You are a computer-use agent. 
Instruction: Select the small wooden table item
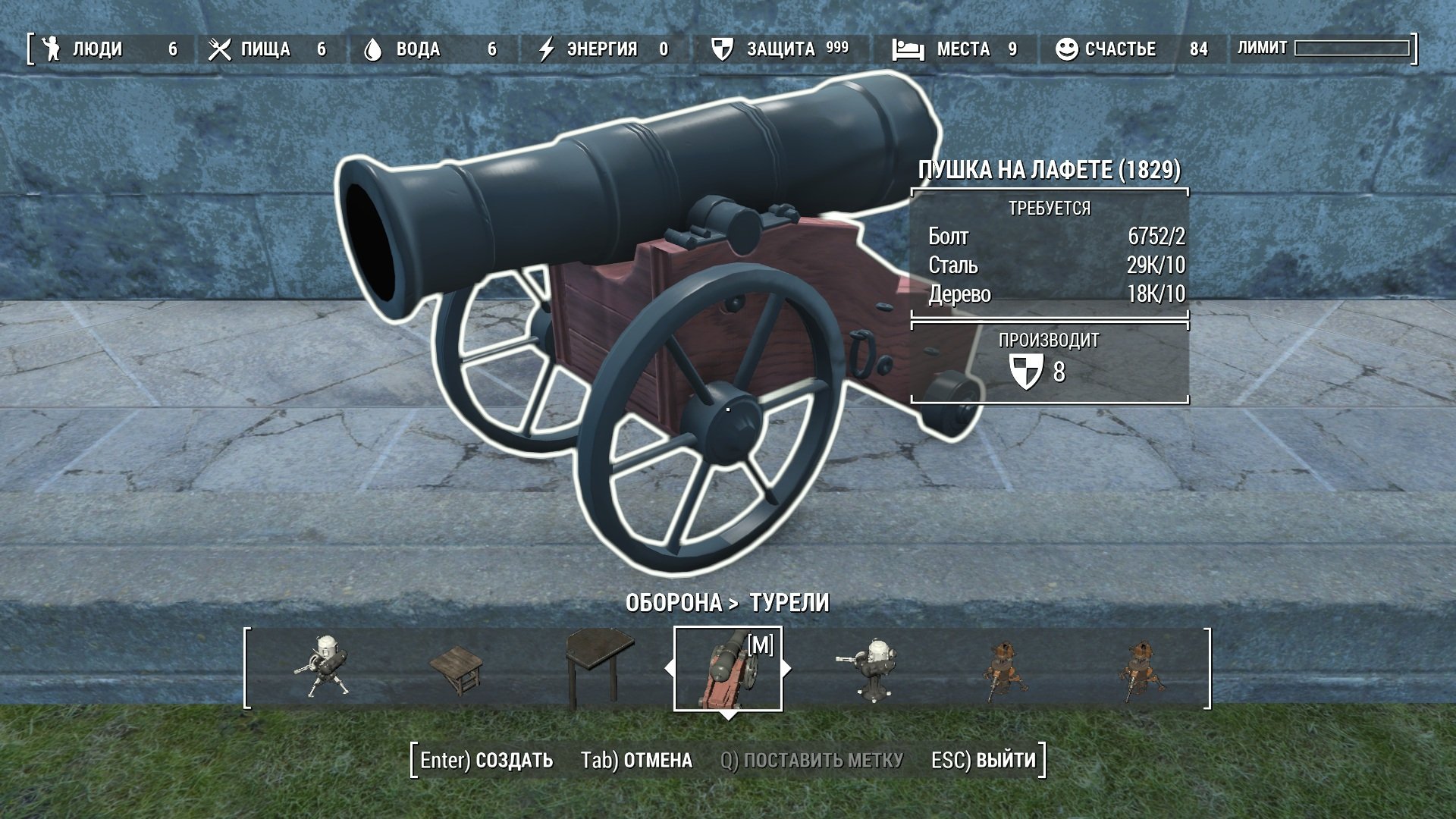click(x=457, y=669)
